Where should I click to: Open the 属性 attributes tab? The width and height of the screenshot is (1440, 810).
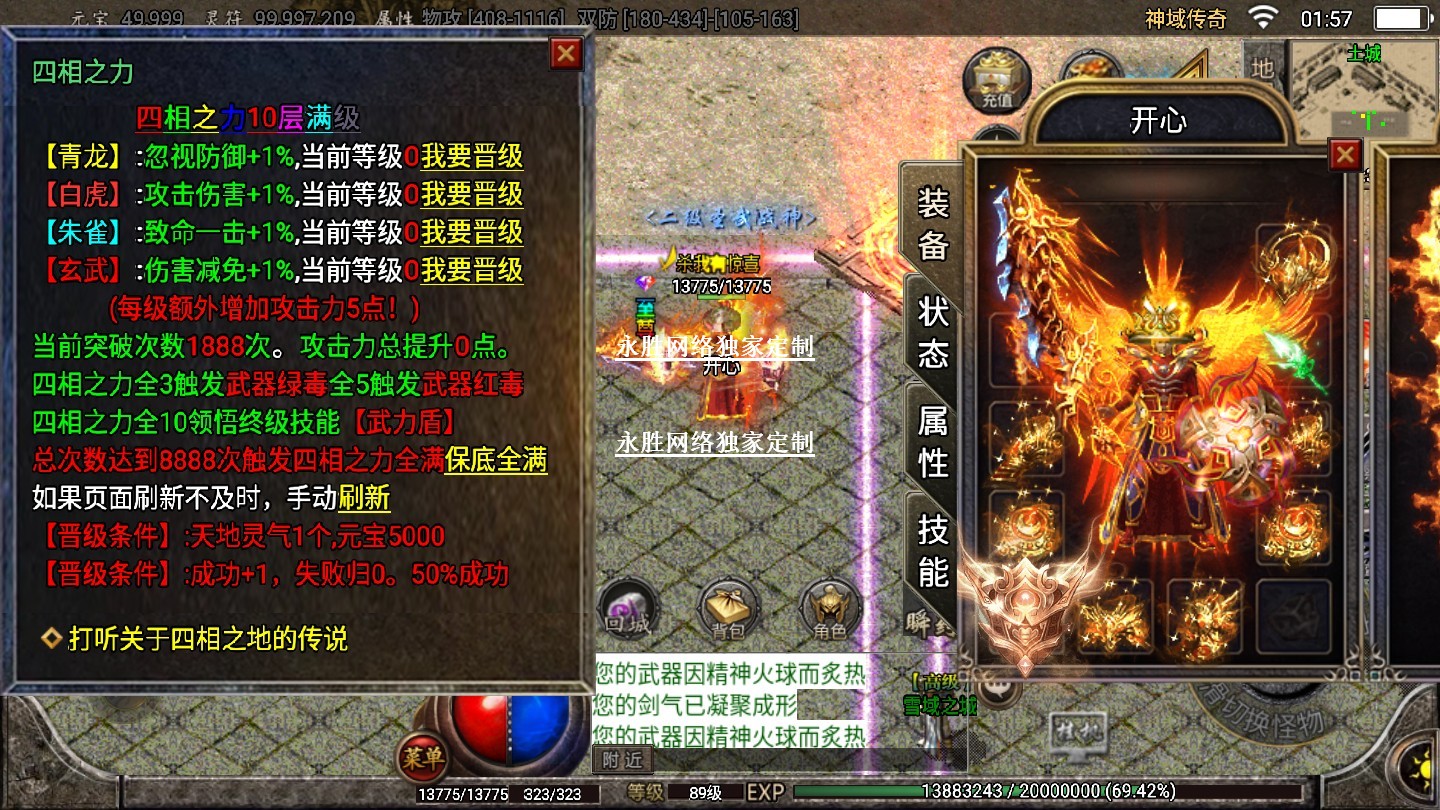(933, 440)
